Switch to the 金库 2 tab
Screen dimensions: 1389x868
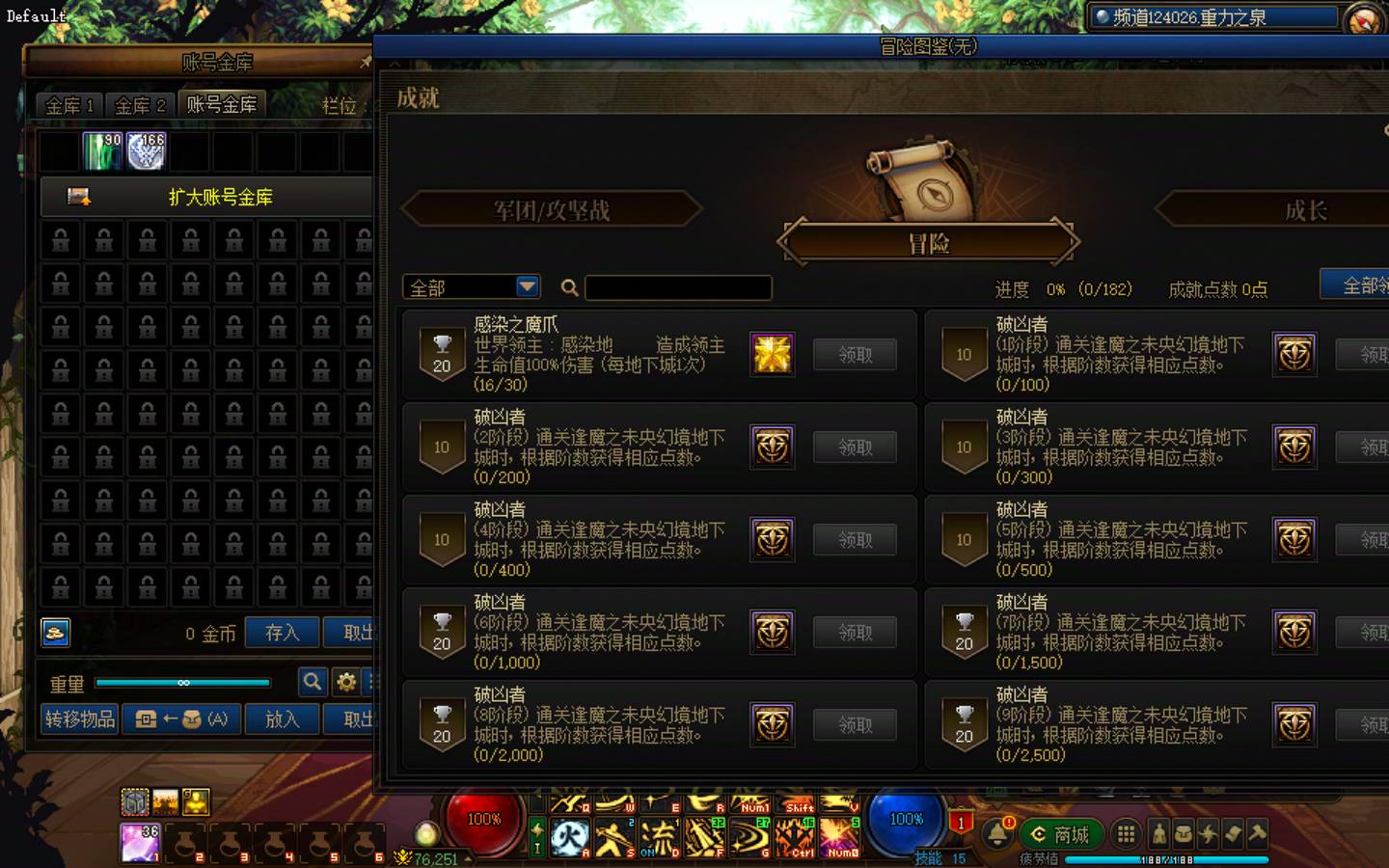click(138, 105)
